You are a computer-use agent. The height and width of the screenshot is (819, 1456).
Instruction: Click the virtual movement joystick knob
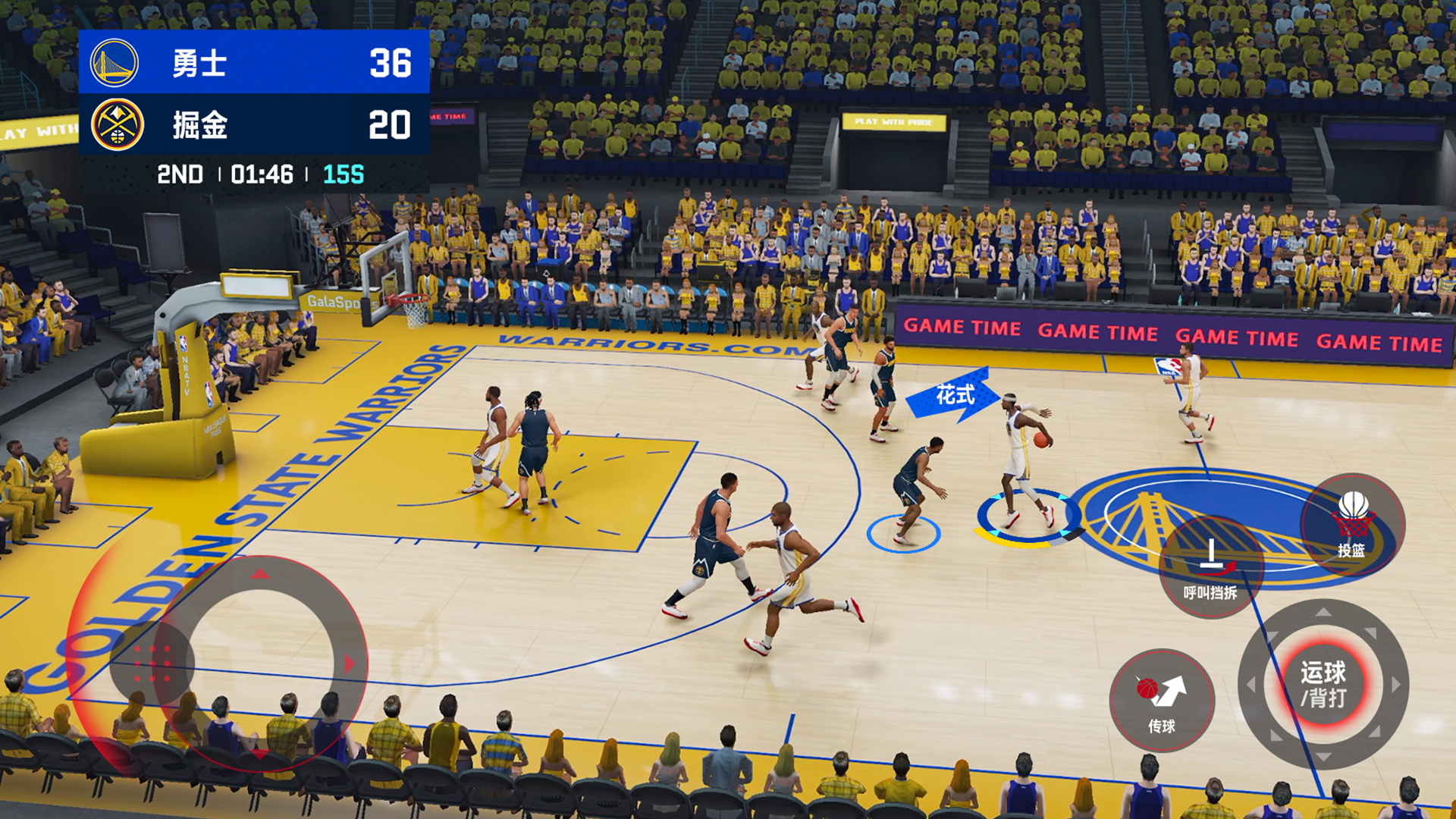tap(152, 664)
